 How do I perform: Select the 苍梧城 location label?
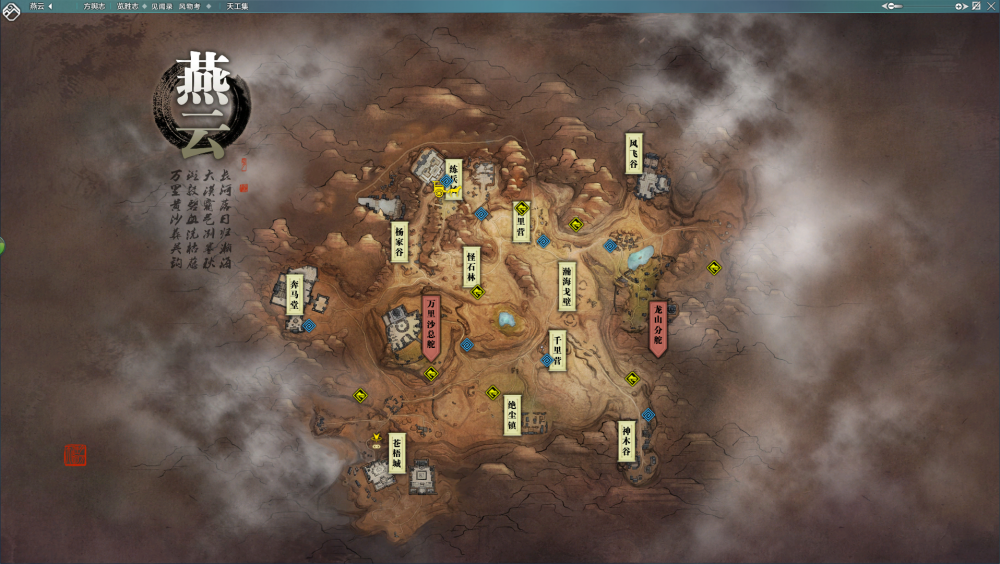tap(397, 453)
